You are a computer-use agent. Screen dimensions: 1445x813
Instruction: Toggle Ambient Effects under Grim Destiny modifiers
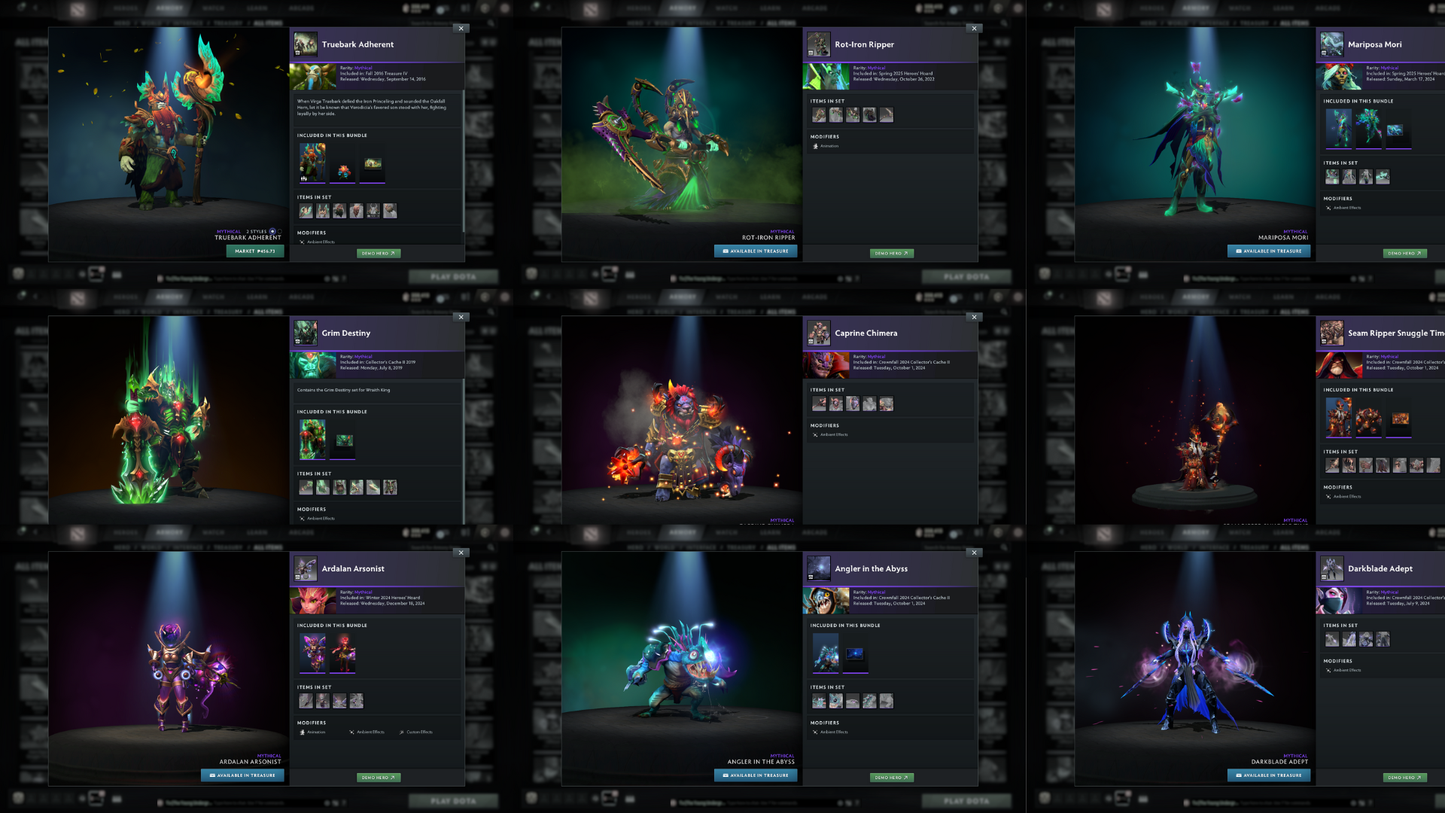303,518
